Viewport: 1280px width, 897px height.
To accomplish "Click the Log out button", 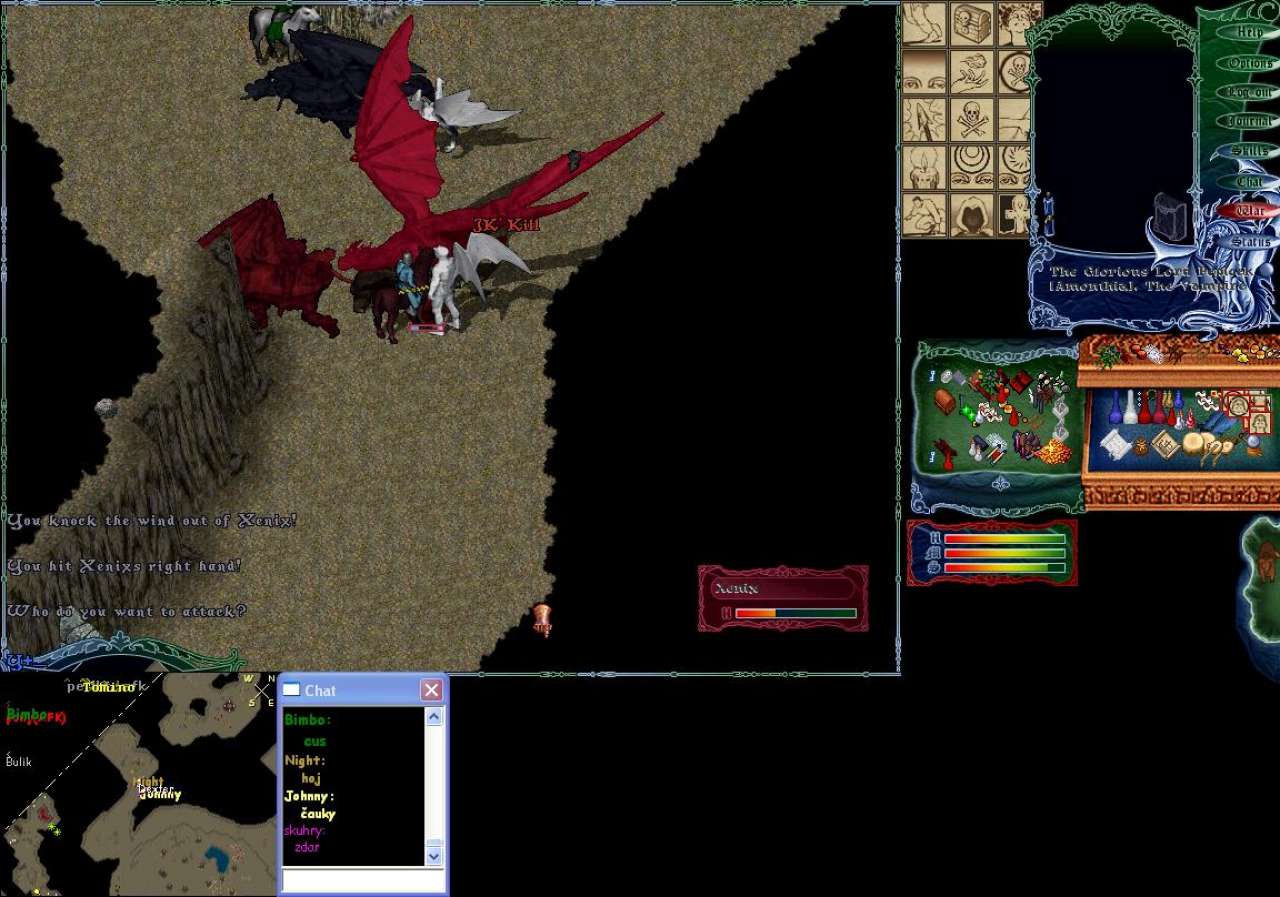I will click(1250, 92).
